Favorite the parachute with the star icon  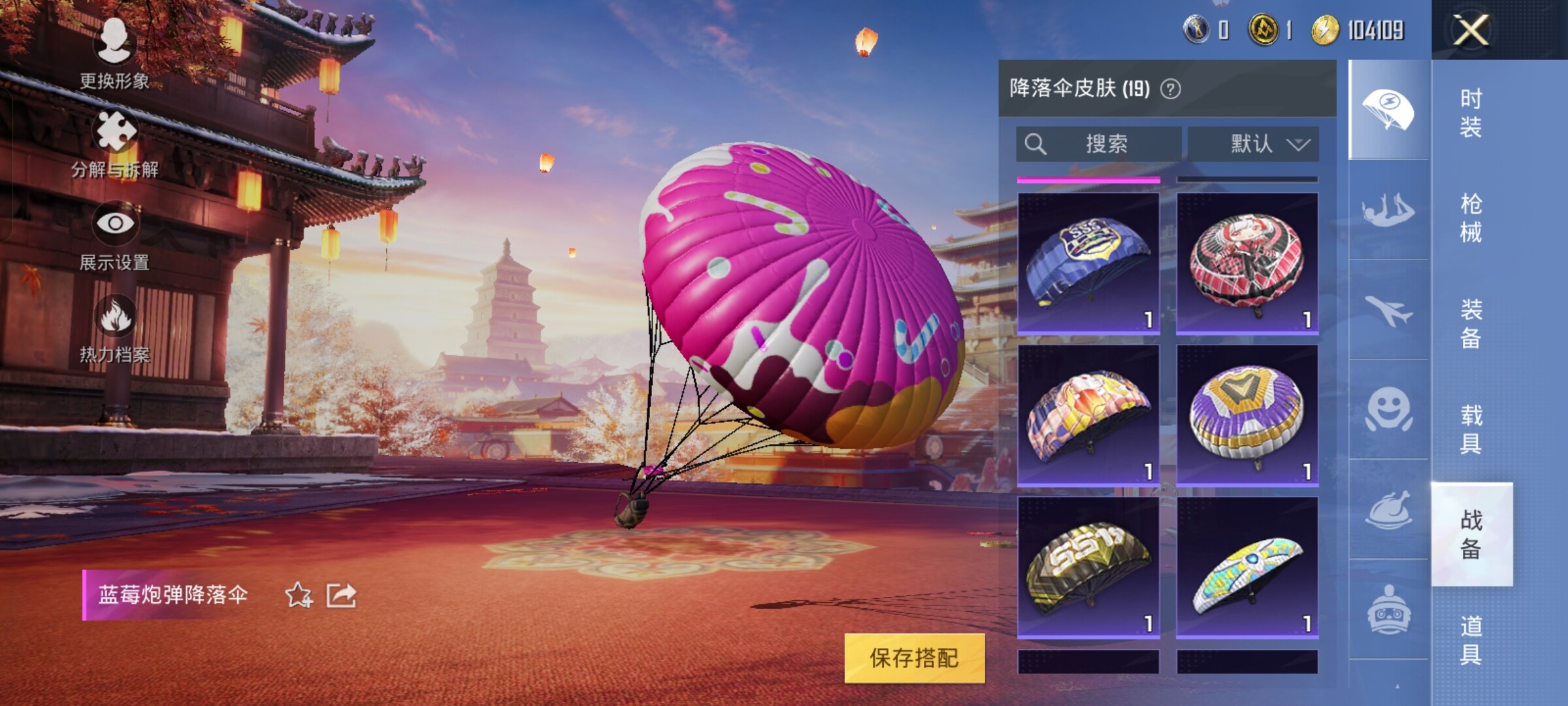click(x=299, y=595)
